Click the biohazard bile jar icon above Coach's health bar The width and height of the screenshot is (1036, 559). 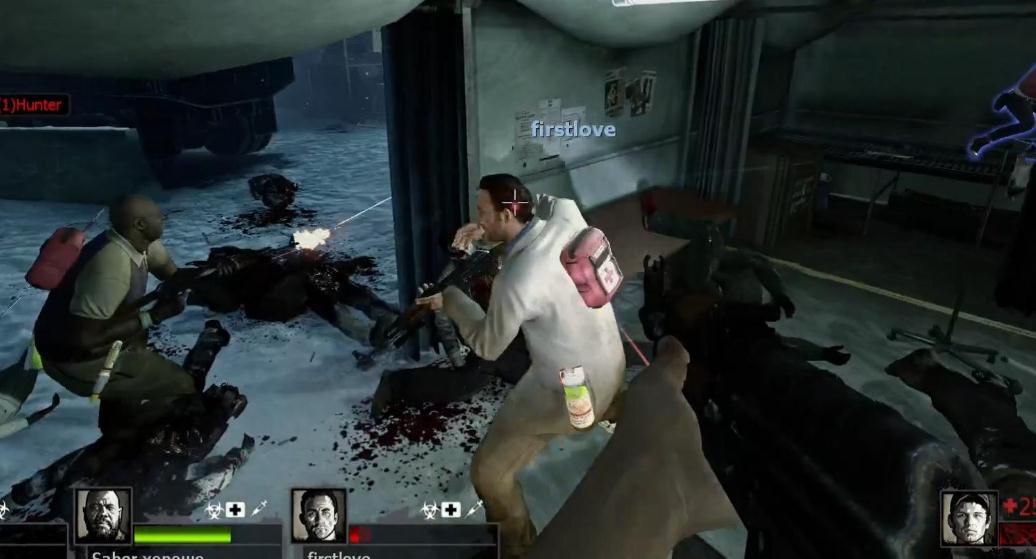[212, 510]
